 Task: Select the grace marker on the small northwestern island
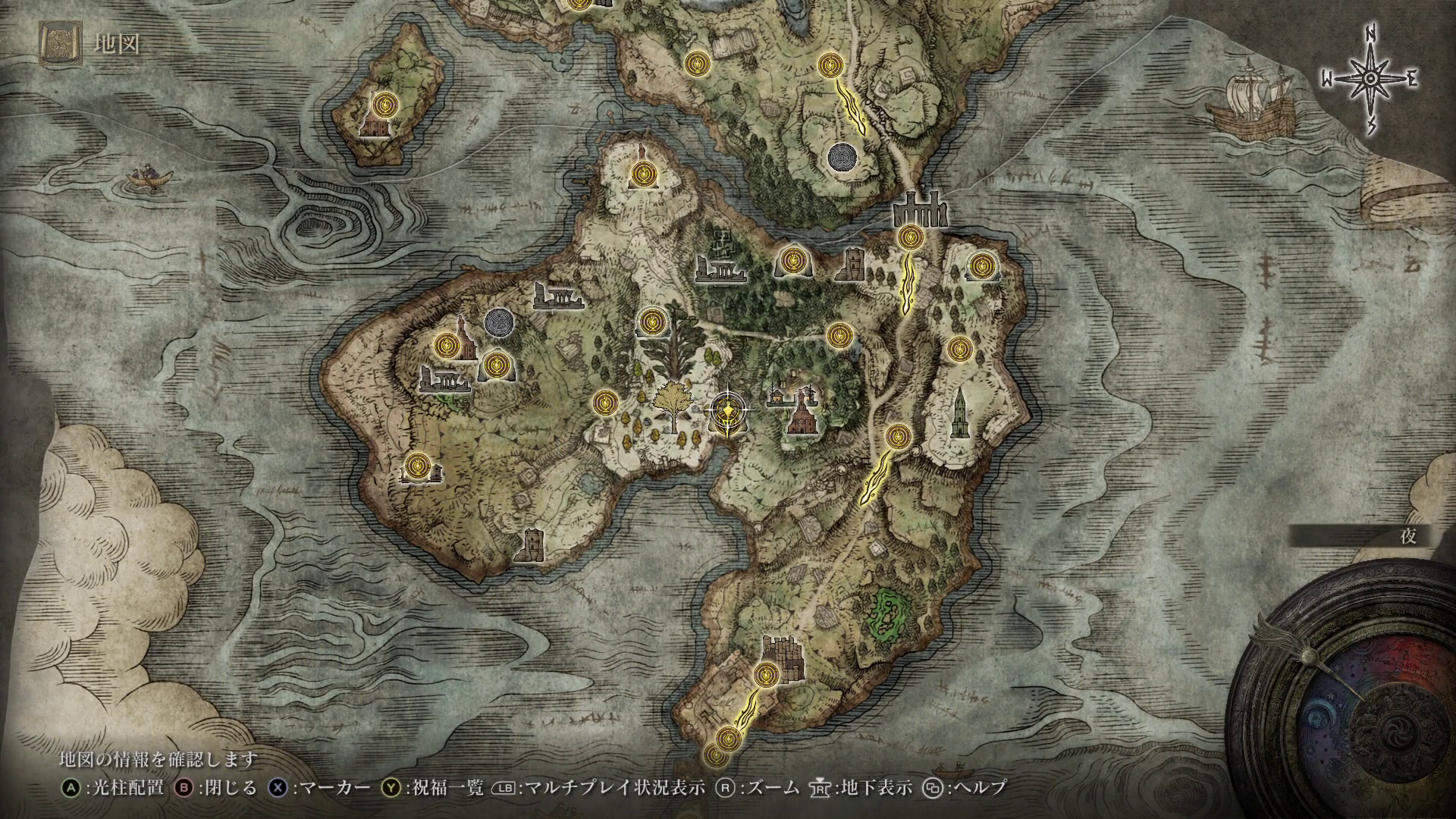[x=384, y=104]
